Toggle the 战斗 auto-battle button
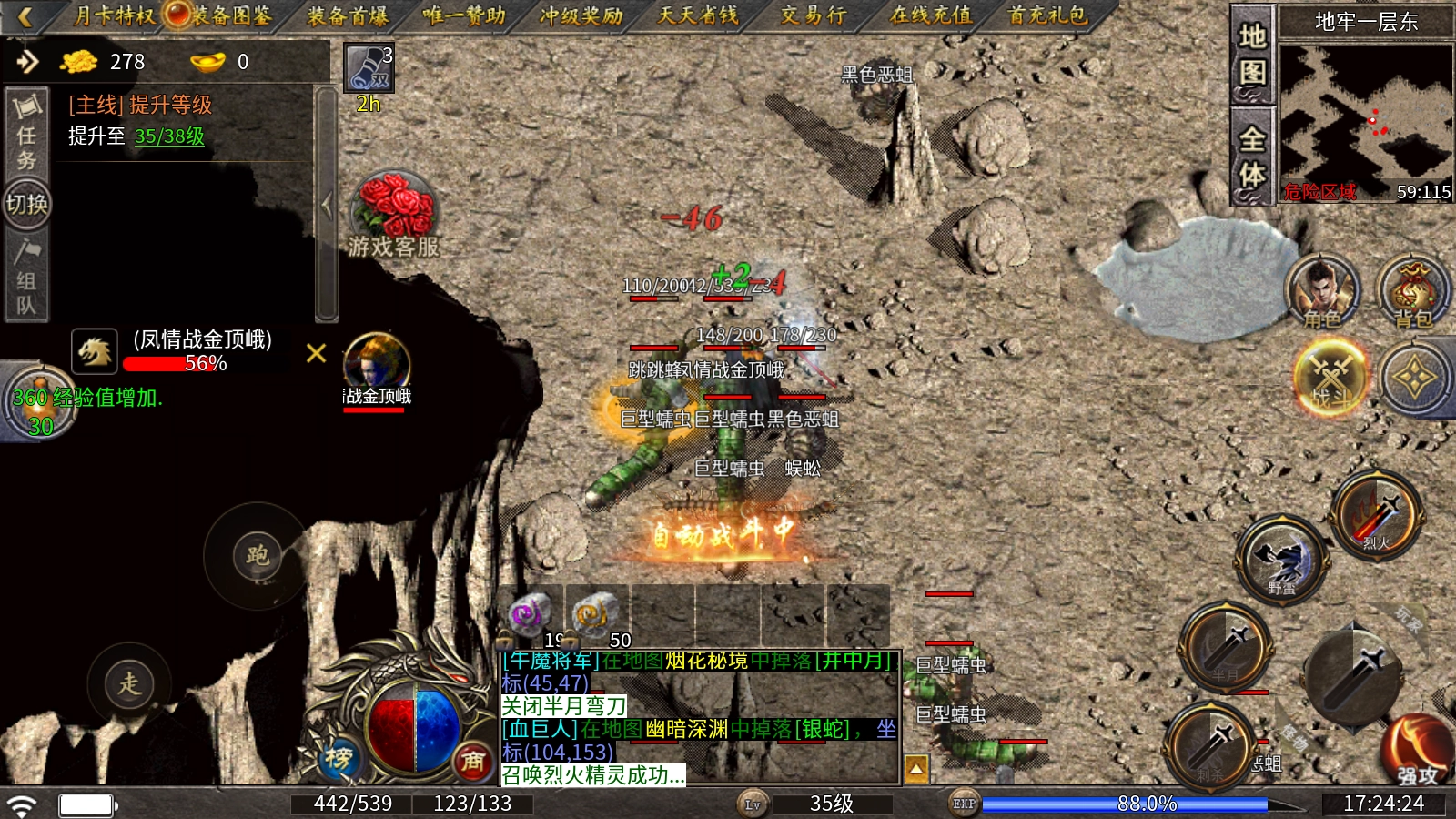 click(1330, 377)
